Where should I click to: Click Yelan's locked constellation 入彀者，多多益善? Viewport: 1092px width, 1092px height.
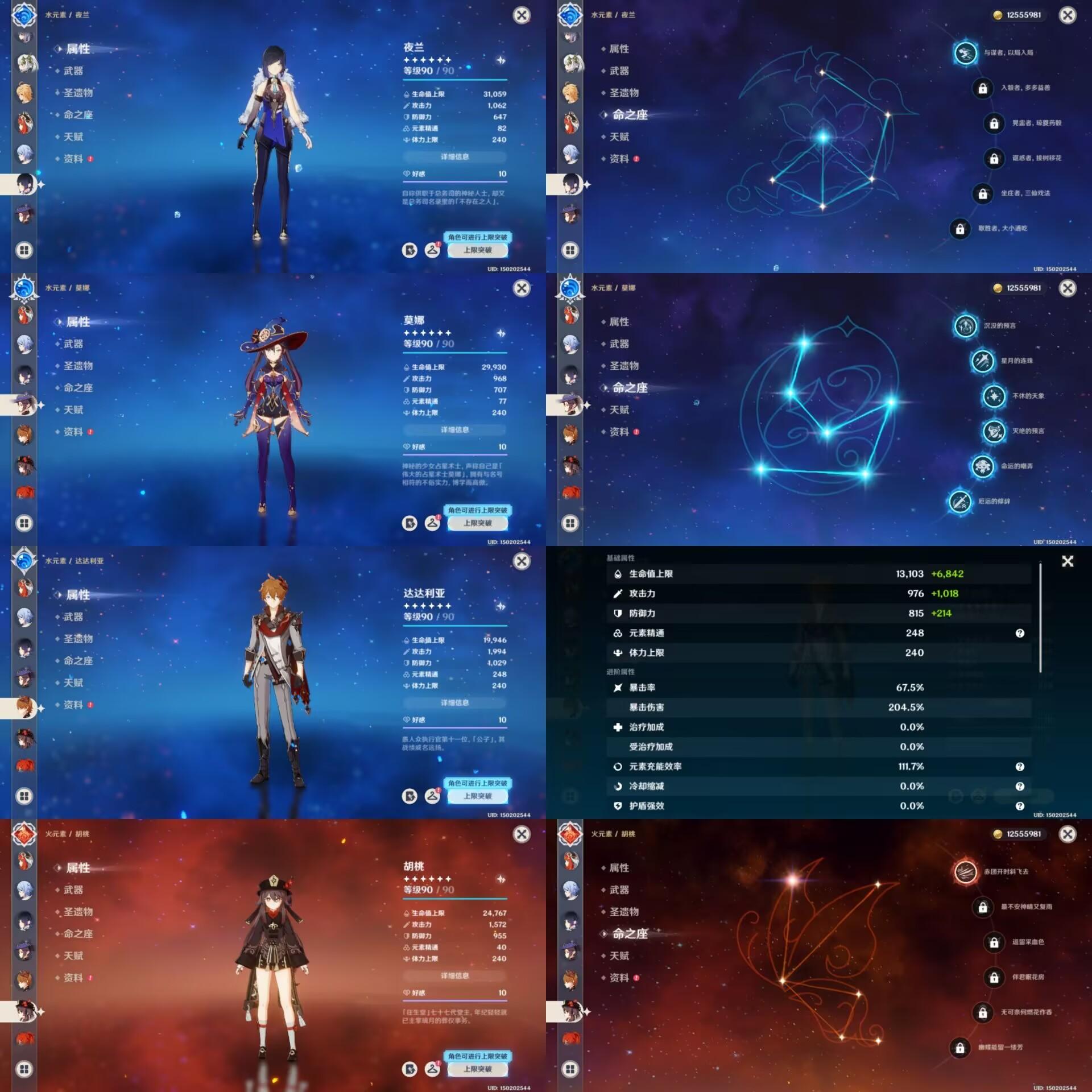[x=982, y=88]
